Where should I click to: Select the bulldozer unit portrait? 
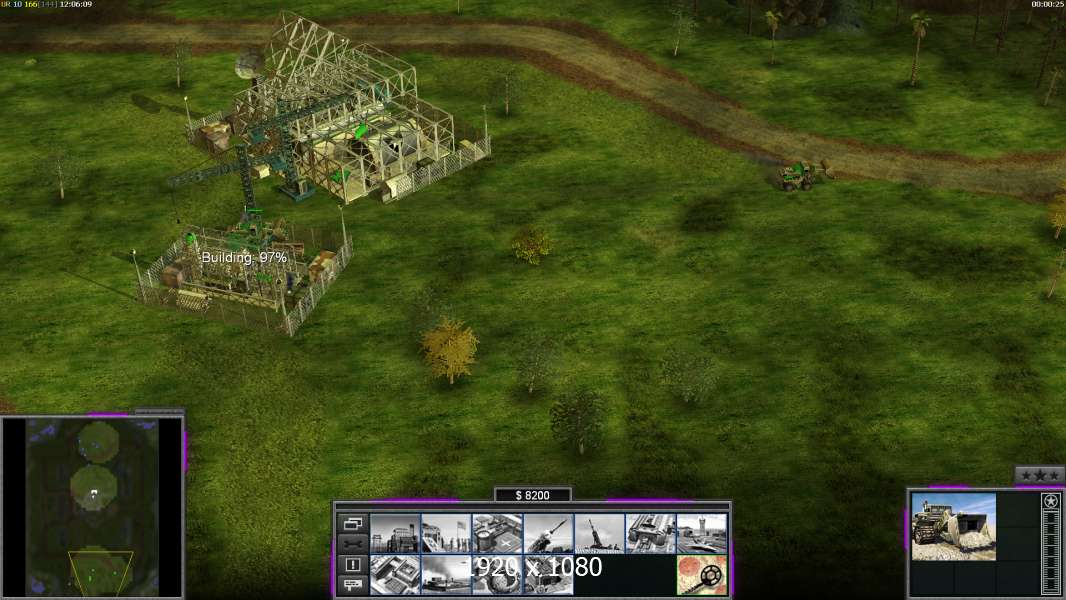[953, 527]
